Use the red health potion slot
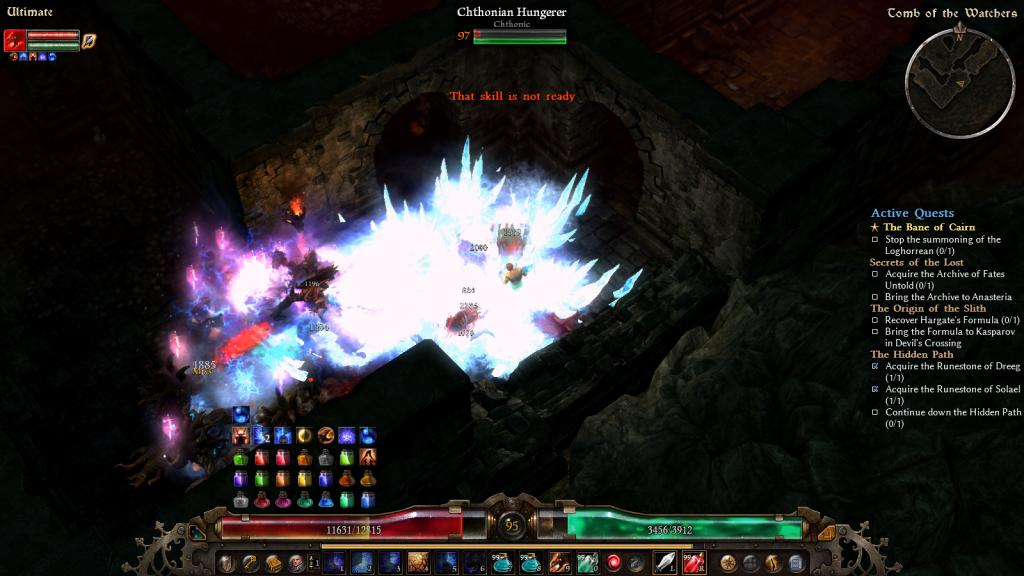 click(x=694, y=563)
